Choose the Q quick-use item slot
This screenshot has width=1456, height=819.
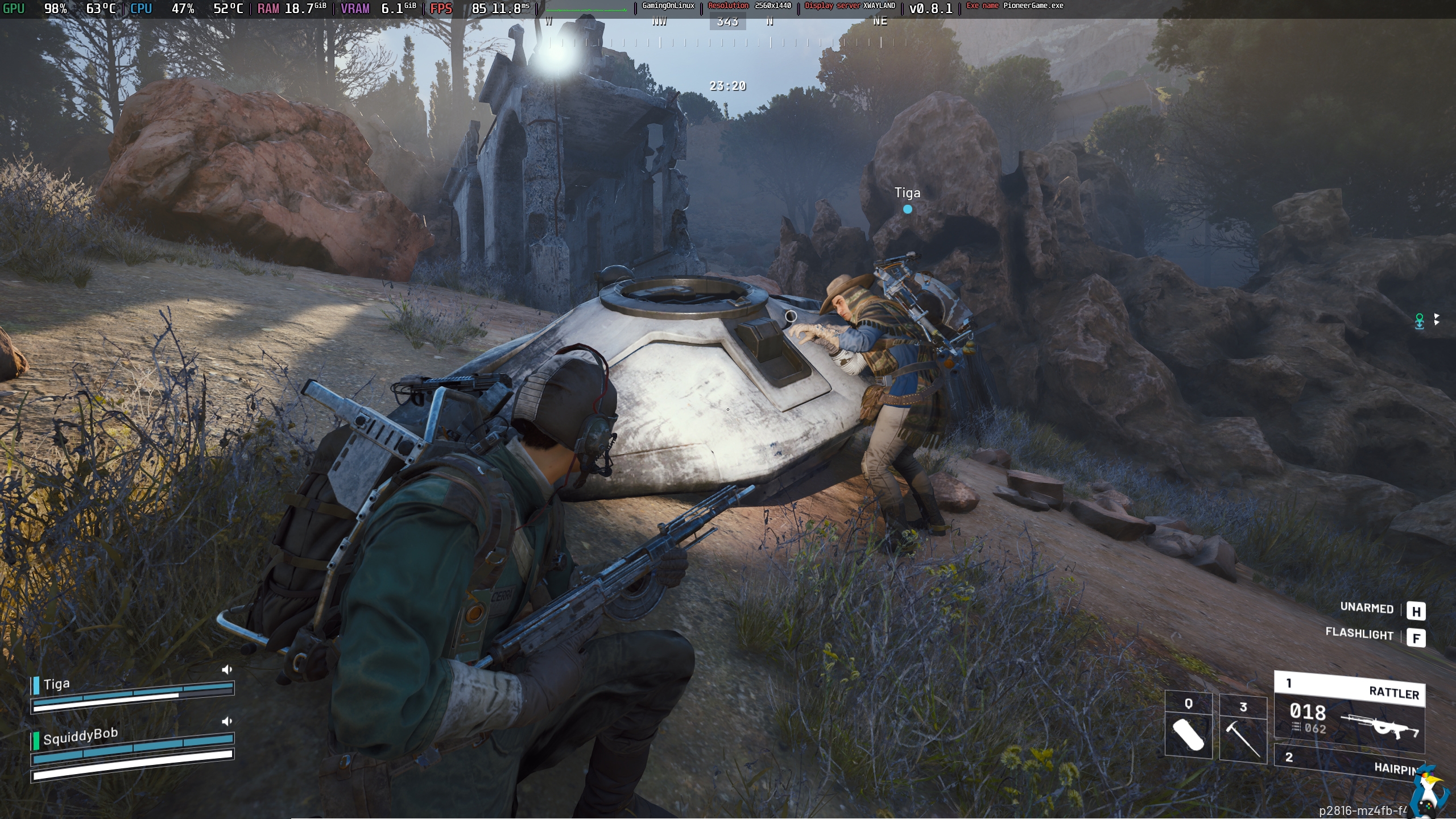coord(1188,725)
